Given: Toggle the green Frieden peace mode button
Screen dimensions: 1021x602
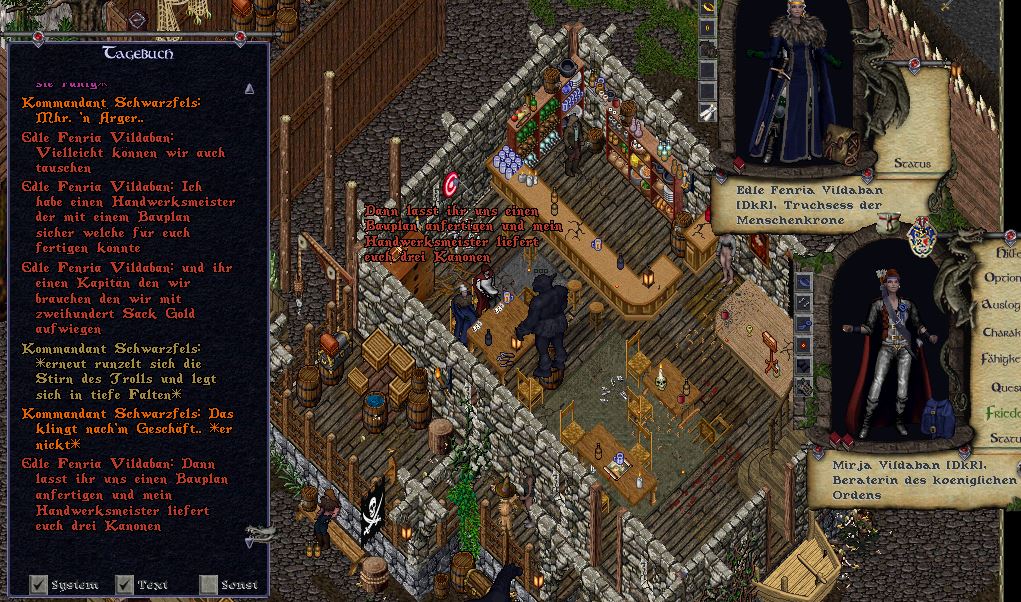Looking at the screenshot, I should (x=1003, y=412).
